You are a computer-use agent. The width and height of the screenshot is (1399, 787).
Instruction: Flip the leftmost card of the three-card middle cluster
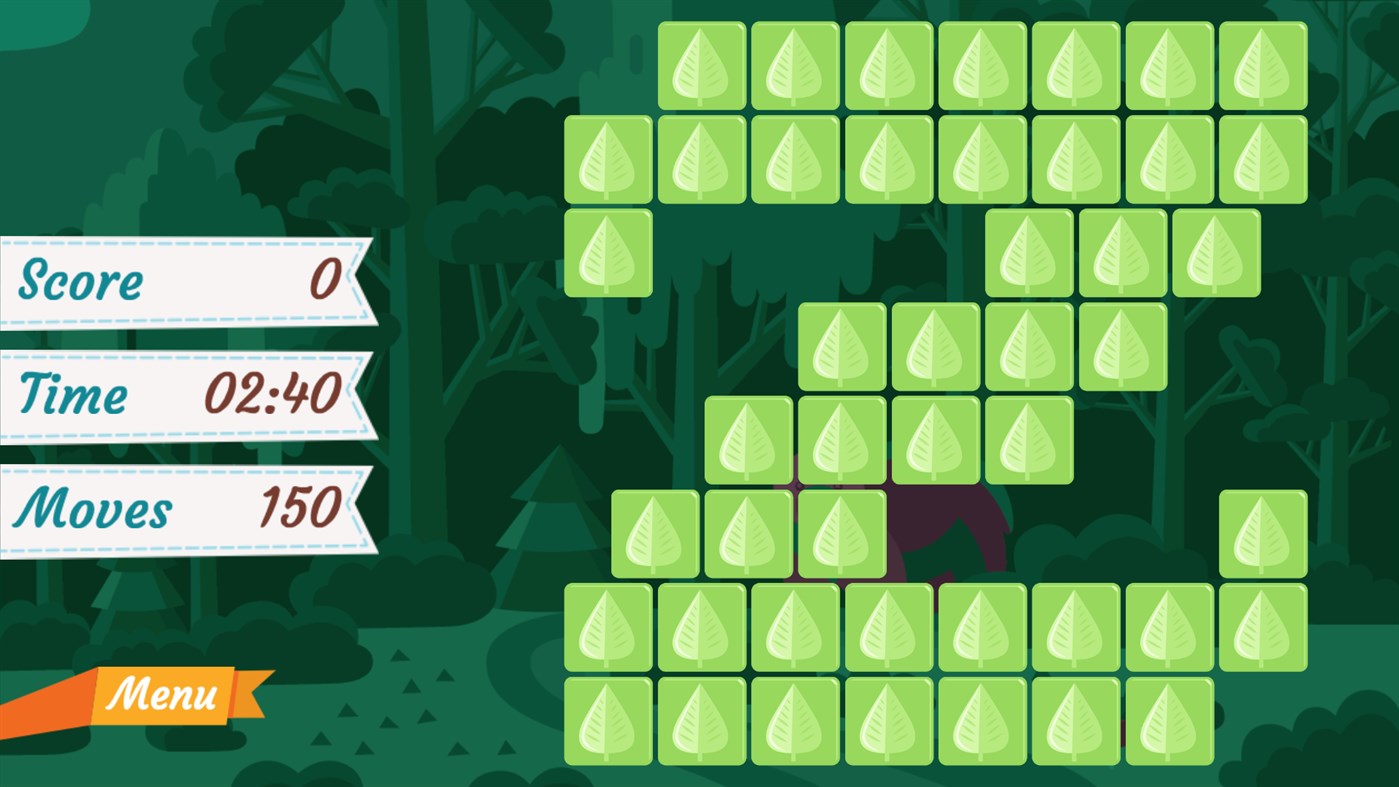point(654,533)
